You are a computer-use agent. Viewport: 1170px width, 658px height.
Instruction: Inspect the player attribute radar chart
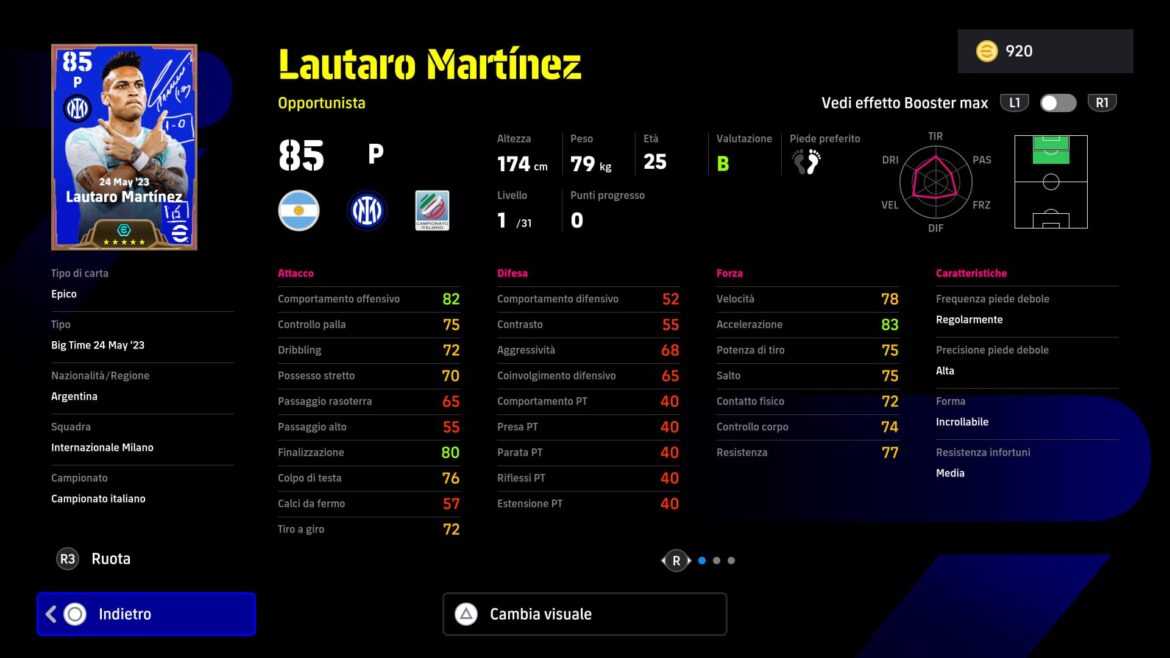point(935,181)
